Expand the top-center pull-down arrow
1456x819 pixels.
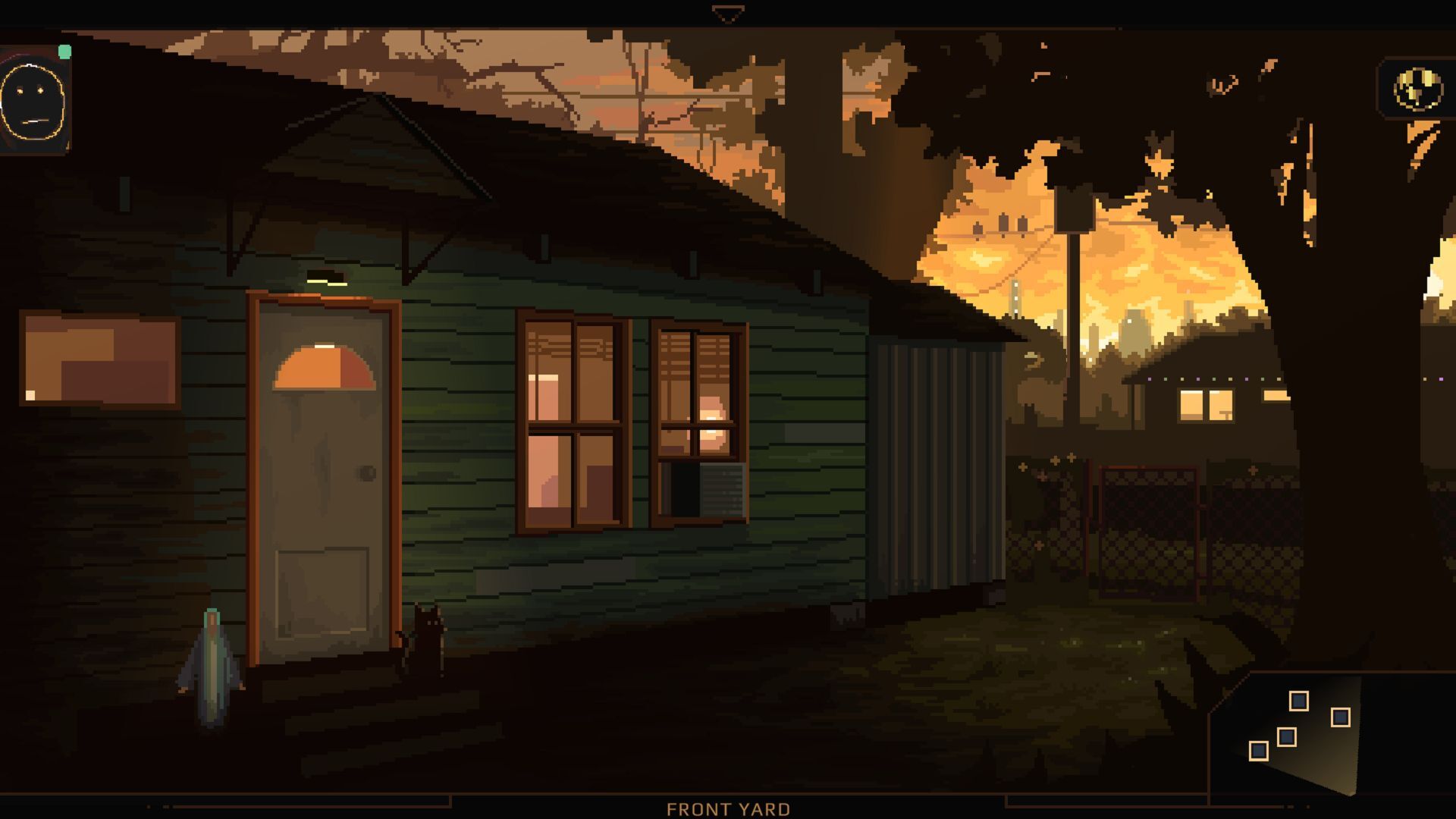pyautogui.click(x=726, y=11)
